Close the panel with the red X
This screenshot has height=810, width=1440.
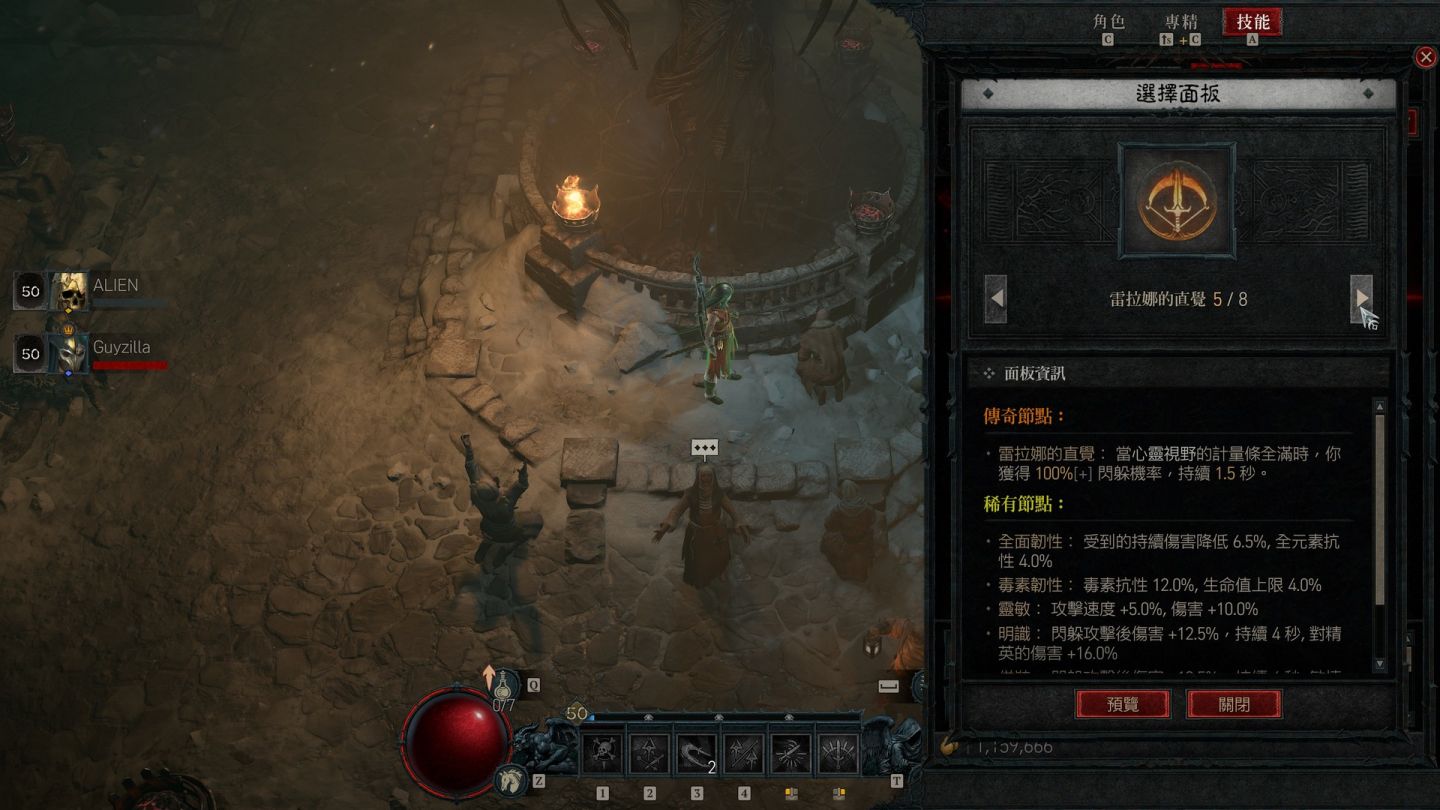tap(1426, 57)
